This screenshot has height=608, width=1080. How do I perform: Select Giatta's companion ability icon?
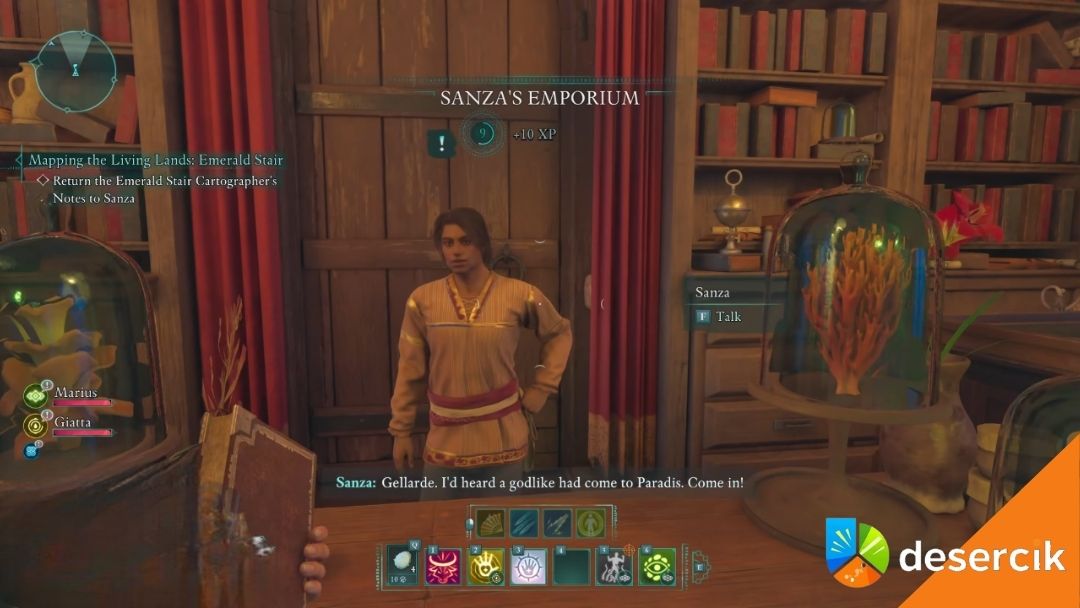click(x=36, y=426)
